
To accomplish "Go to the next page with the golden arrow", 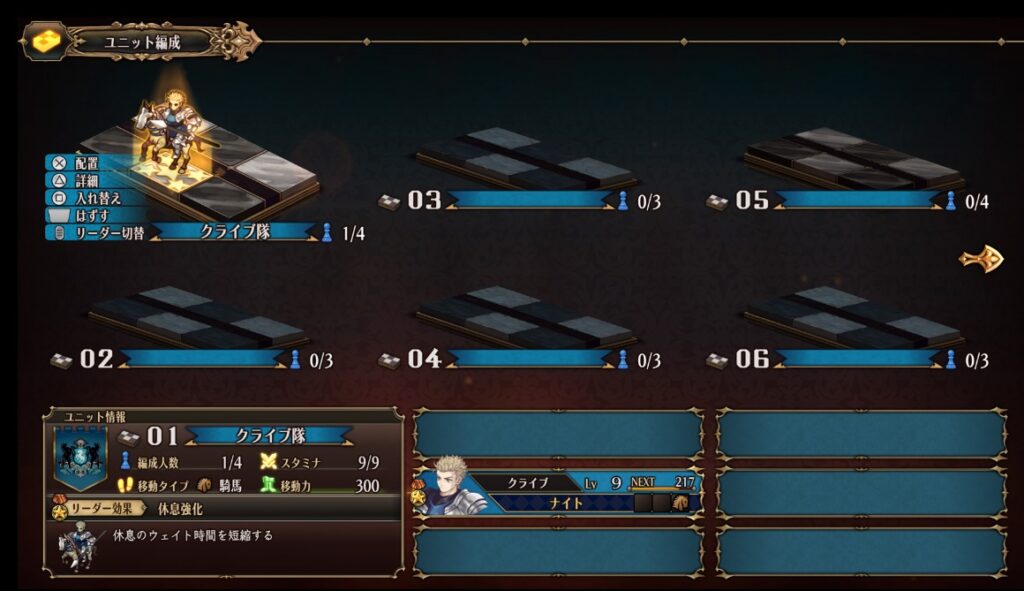I will click(981, 258).
